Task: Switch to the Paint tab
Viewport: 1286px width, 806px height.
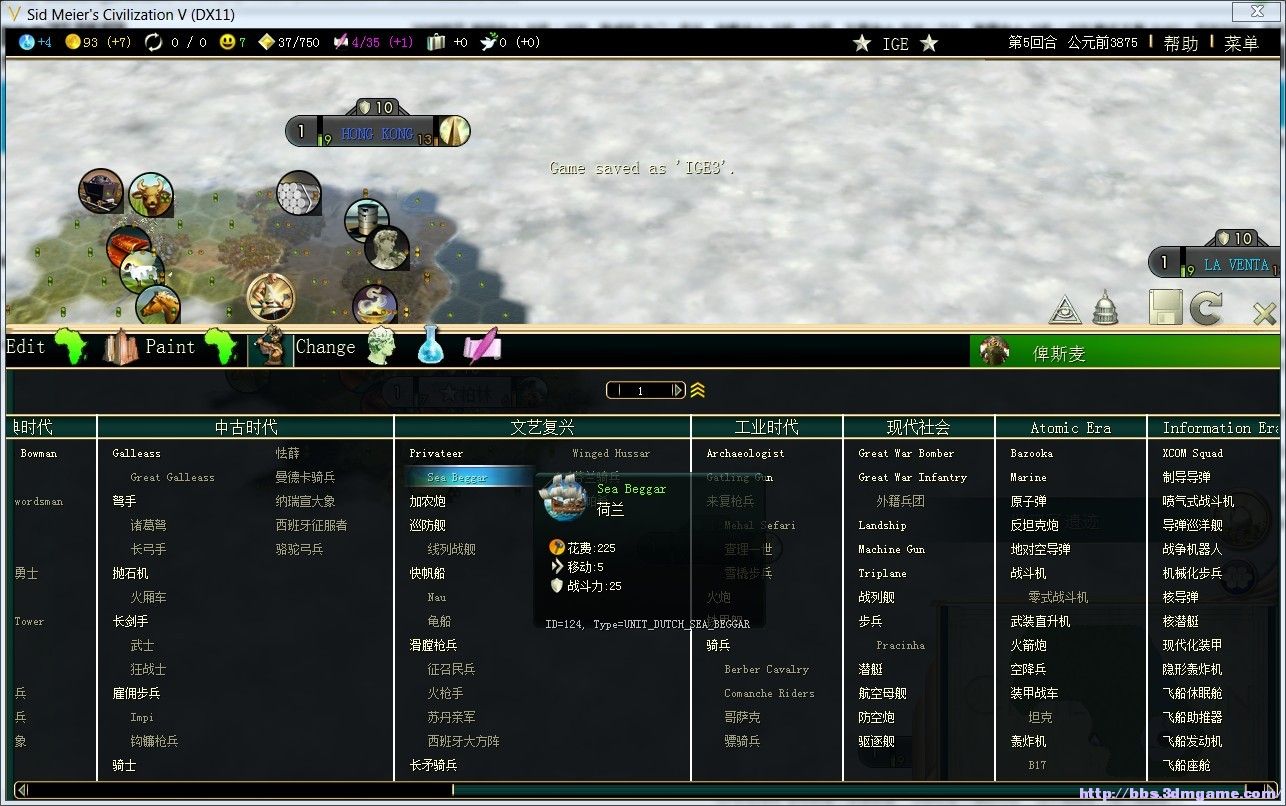Action: [170, 347]
